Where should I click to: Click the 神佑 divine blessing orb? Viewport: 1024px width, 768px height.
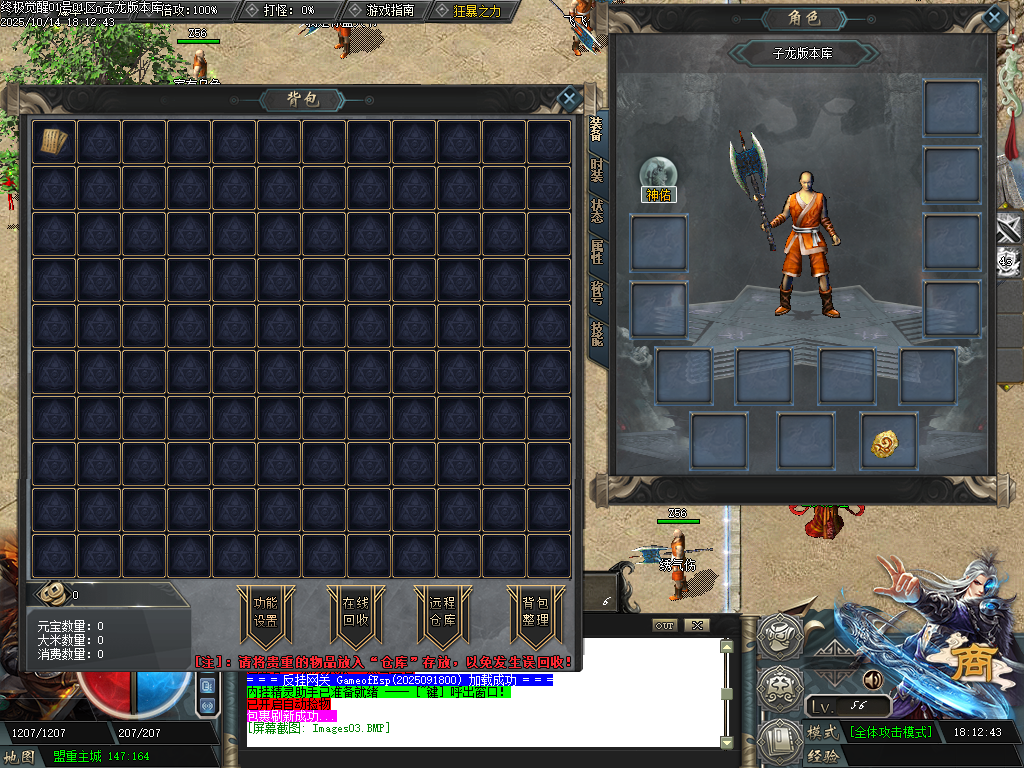click(659, 173)
